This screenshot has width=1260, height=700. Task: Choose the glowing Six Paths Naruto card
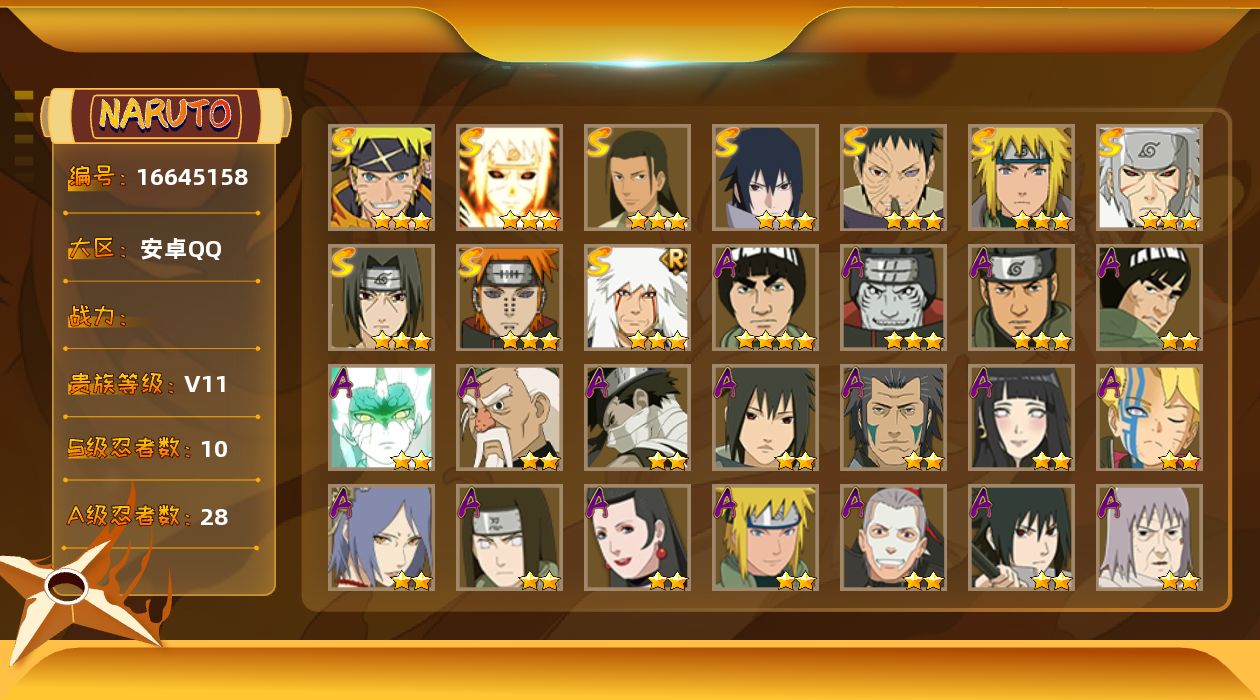509,178
